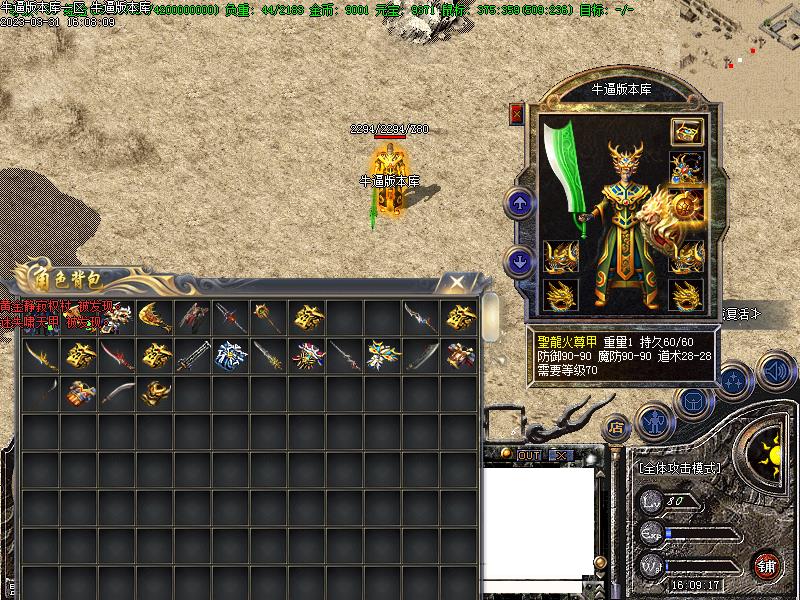Viewport: 800px width, 600px height.
Task: Open the skills button with sparkle stars
Action: coord(734,380)
